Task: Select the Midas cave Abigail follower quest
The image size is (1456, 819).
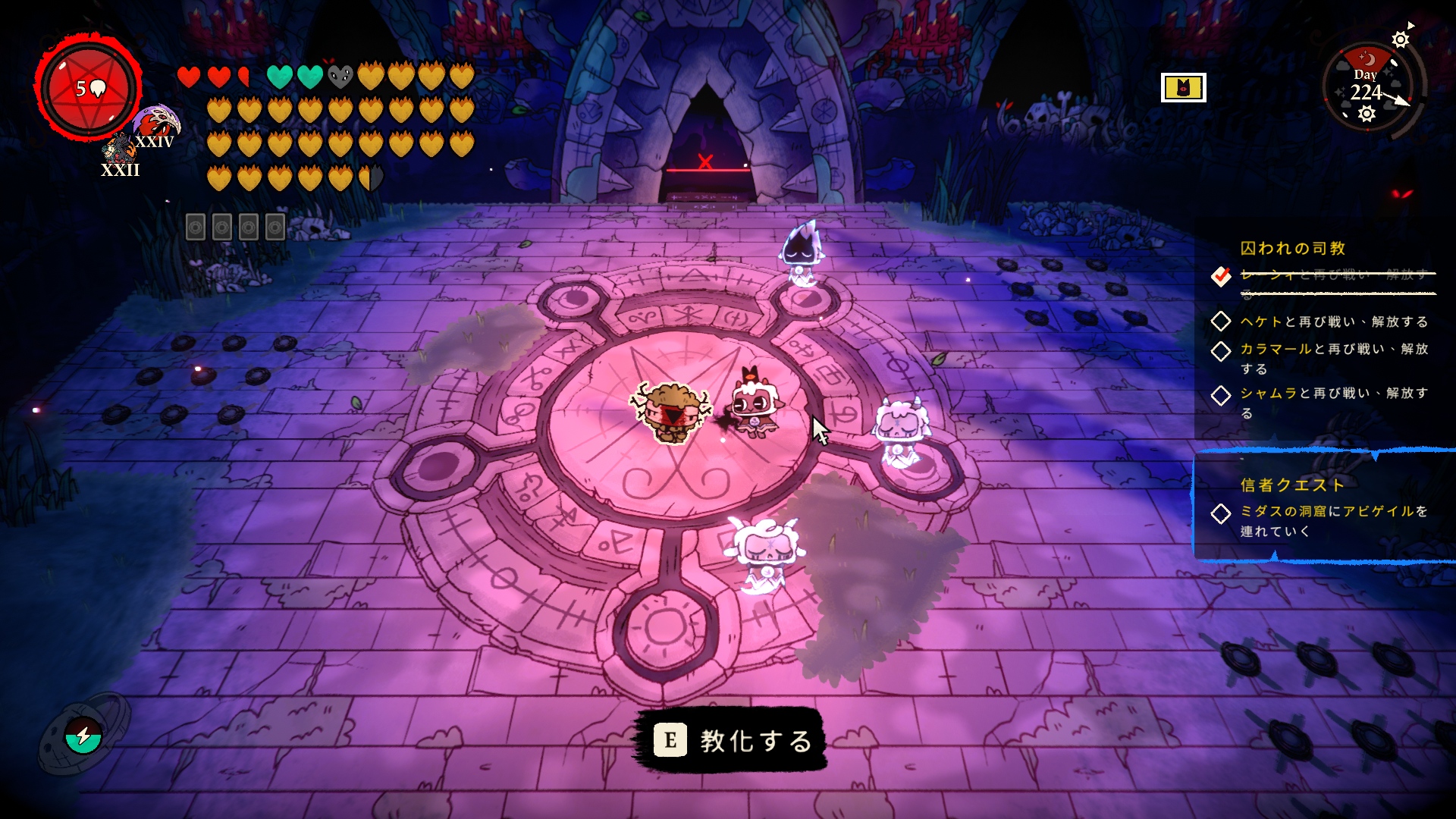Action: [x=1333, y=520]
